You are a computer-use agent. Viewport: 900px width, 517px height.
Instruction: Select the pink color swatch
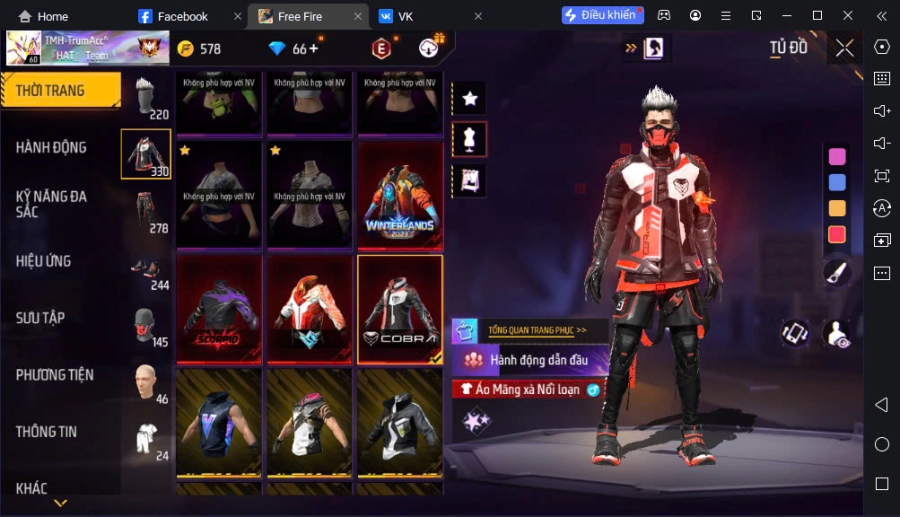(837, 156)
